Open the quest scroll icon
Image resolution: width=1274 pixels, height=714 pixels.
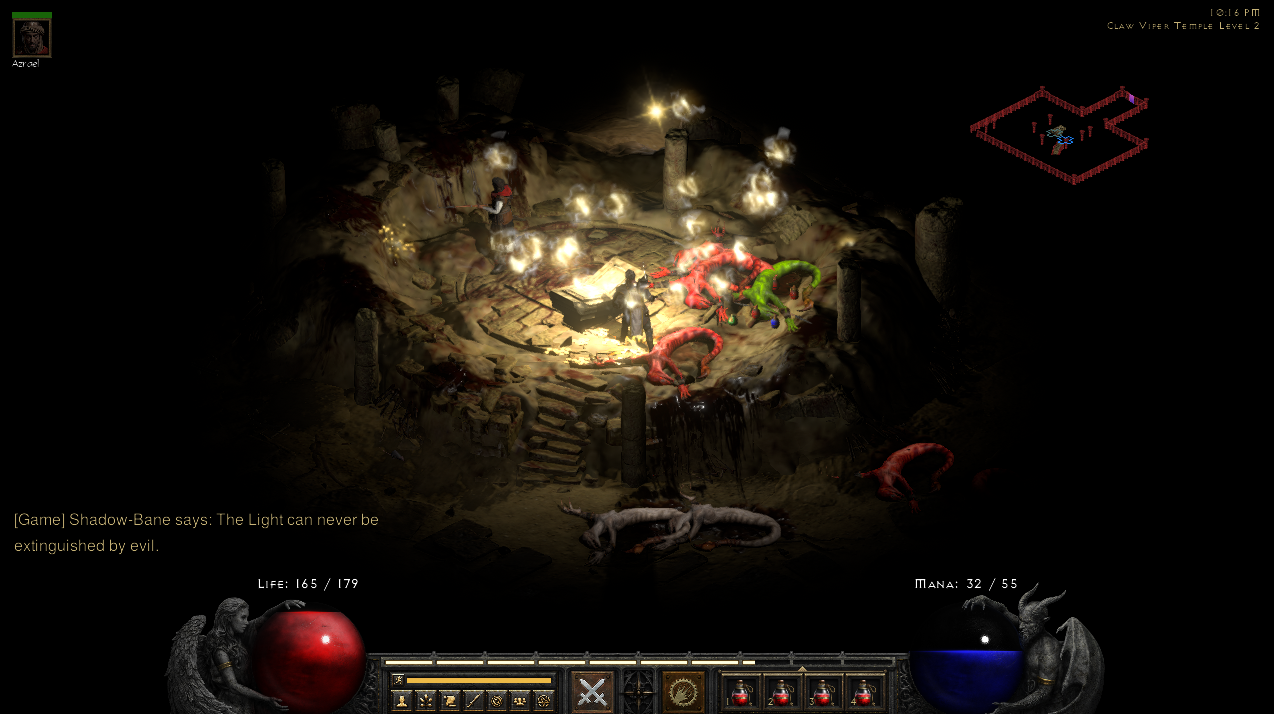coord(449,700)
